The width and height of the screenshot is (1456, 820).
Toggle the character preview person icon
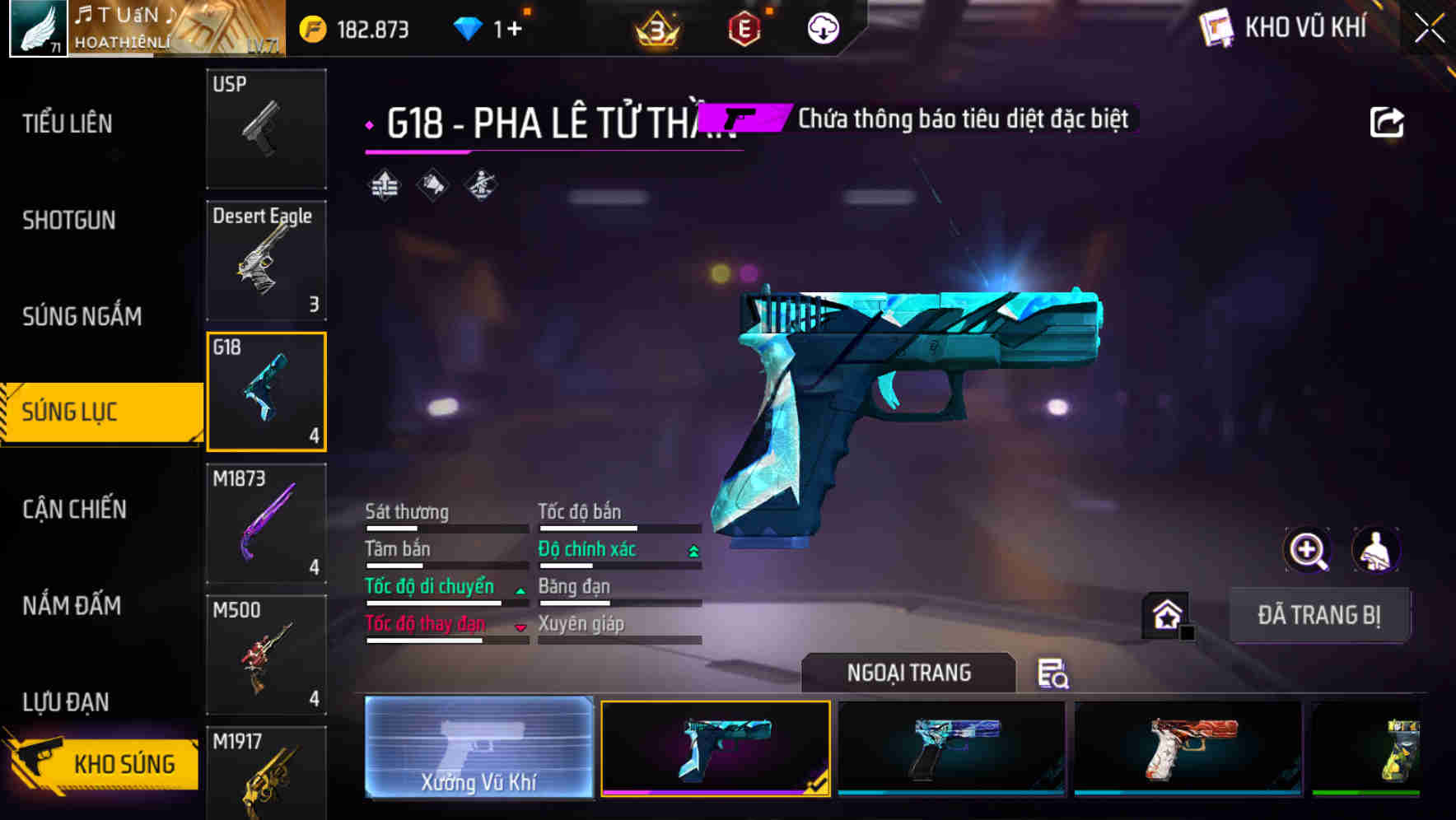pos(1377,550)
